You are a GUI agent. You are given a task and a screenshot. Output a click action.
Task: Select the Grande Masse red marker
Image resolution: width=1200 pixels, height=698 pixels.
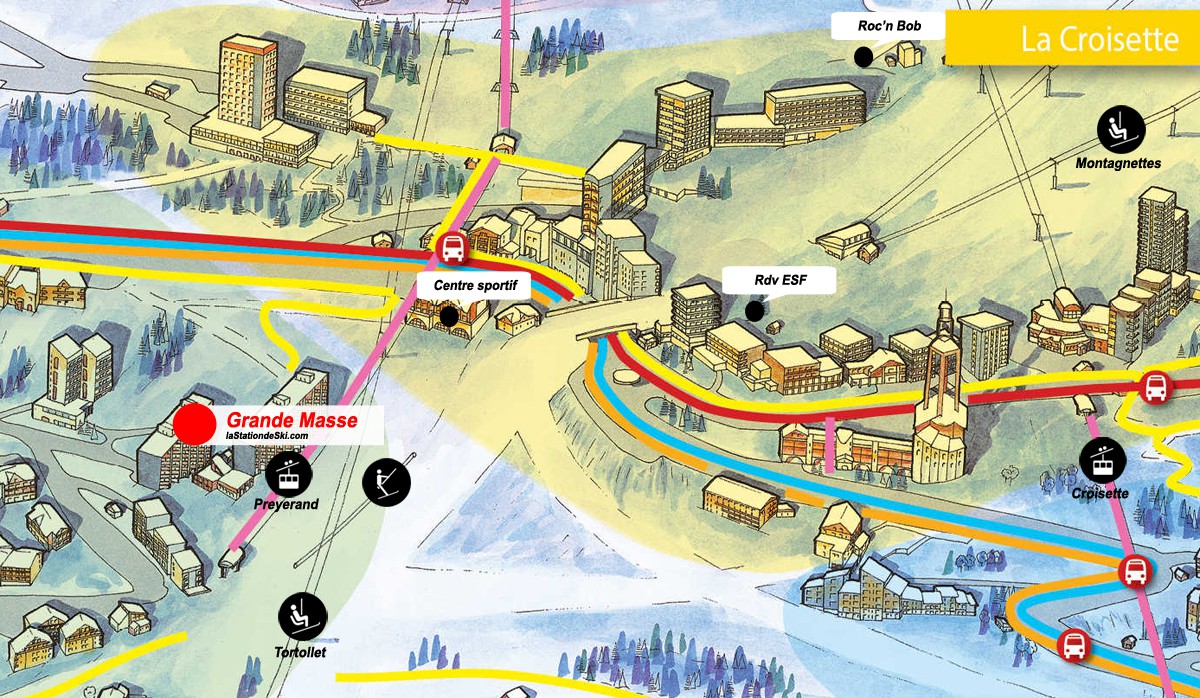[x=194, y=424]
